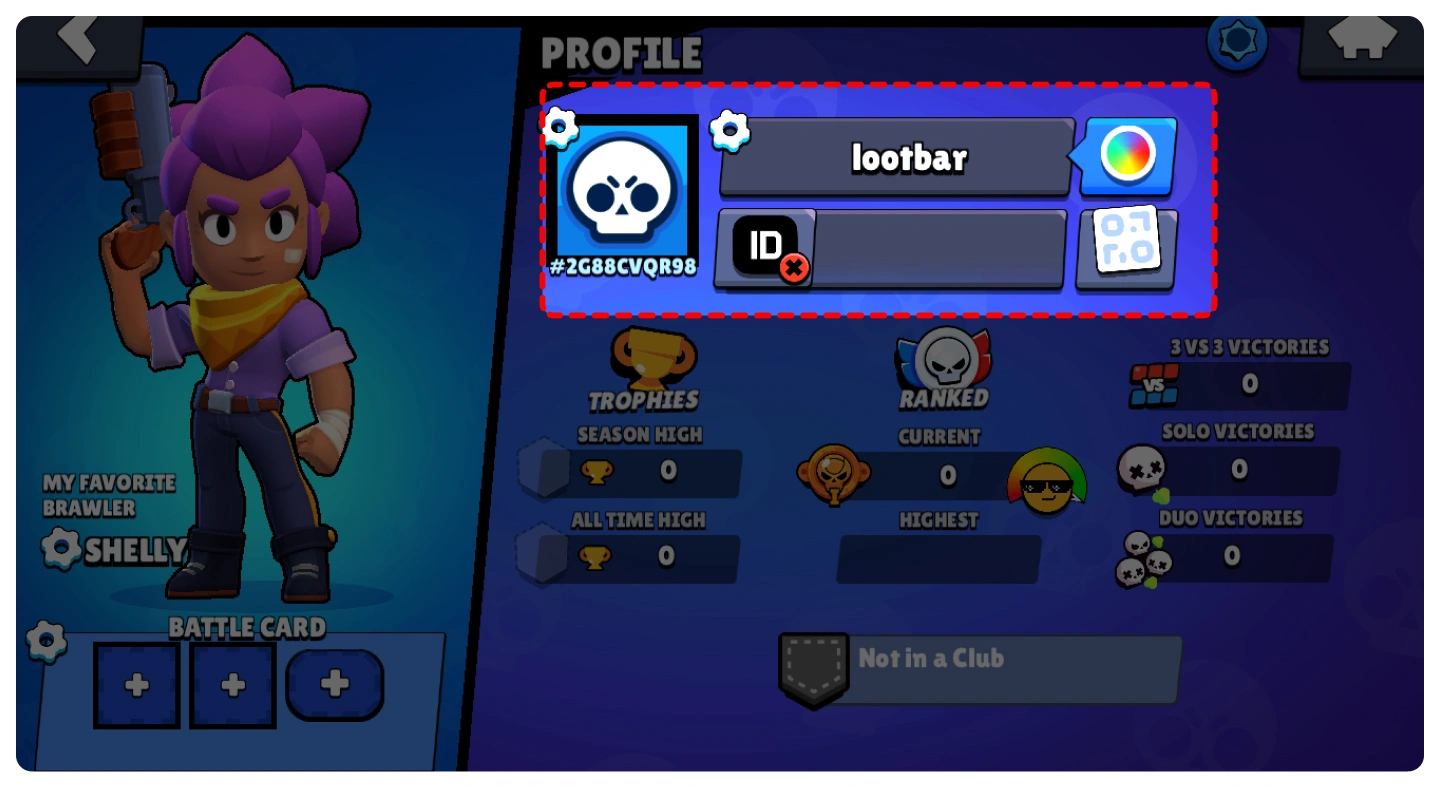Image resolution: width=1440 pixels, height=788 pixels.
Task: Open the player icon editor gear
Action: click(557, 127)
